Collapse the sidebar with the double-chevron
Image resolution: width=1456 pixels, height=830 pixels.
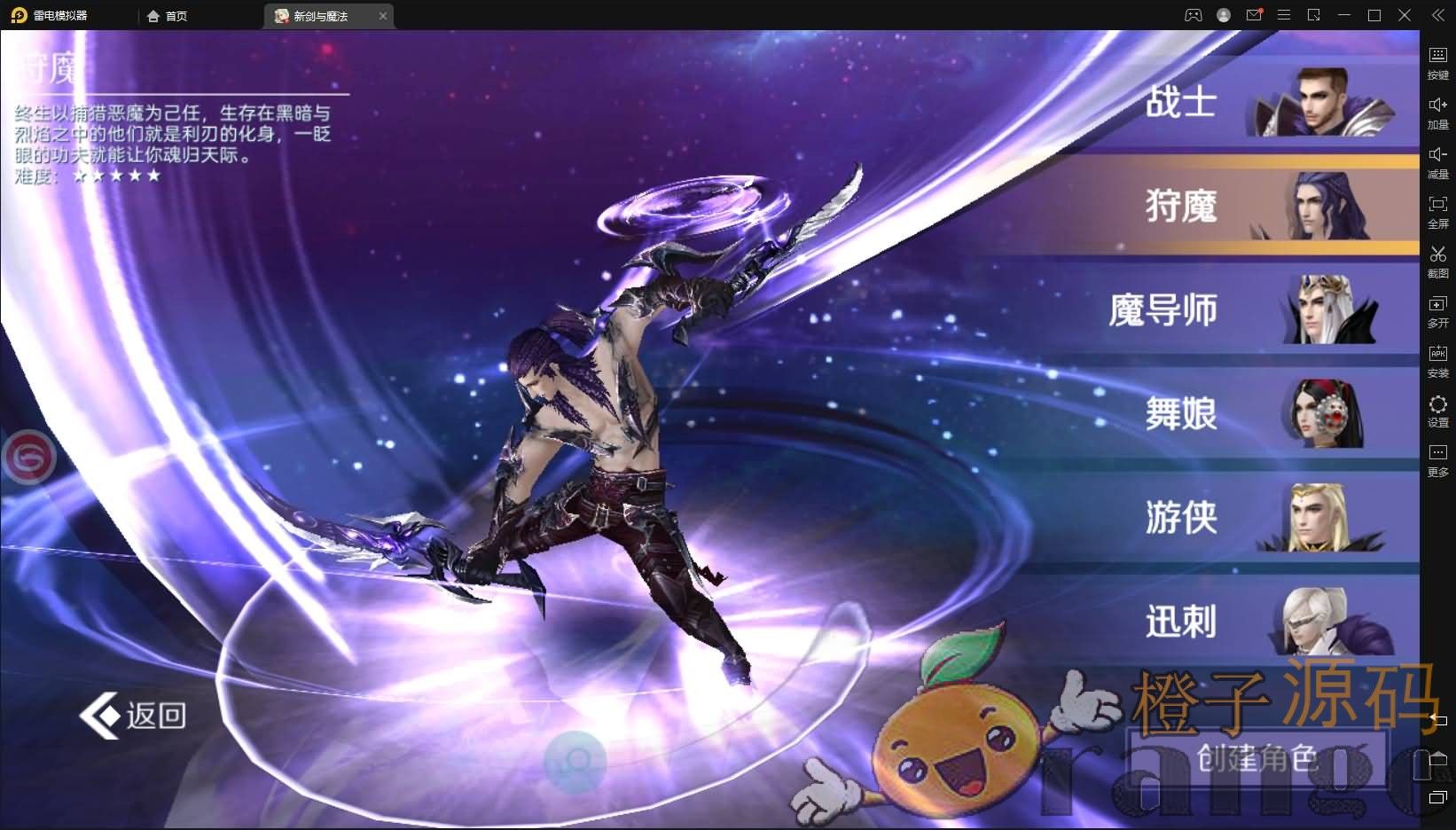pos(1438,14)
